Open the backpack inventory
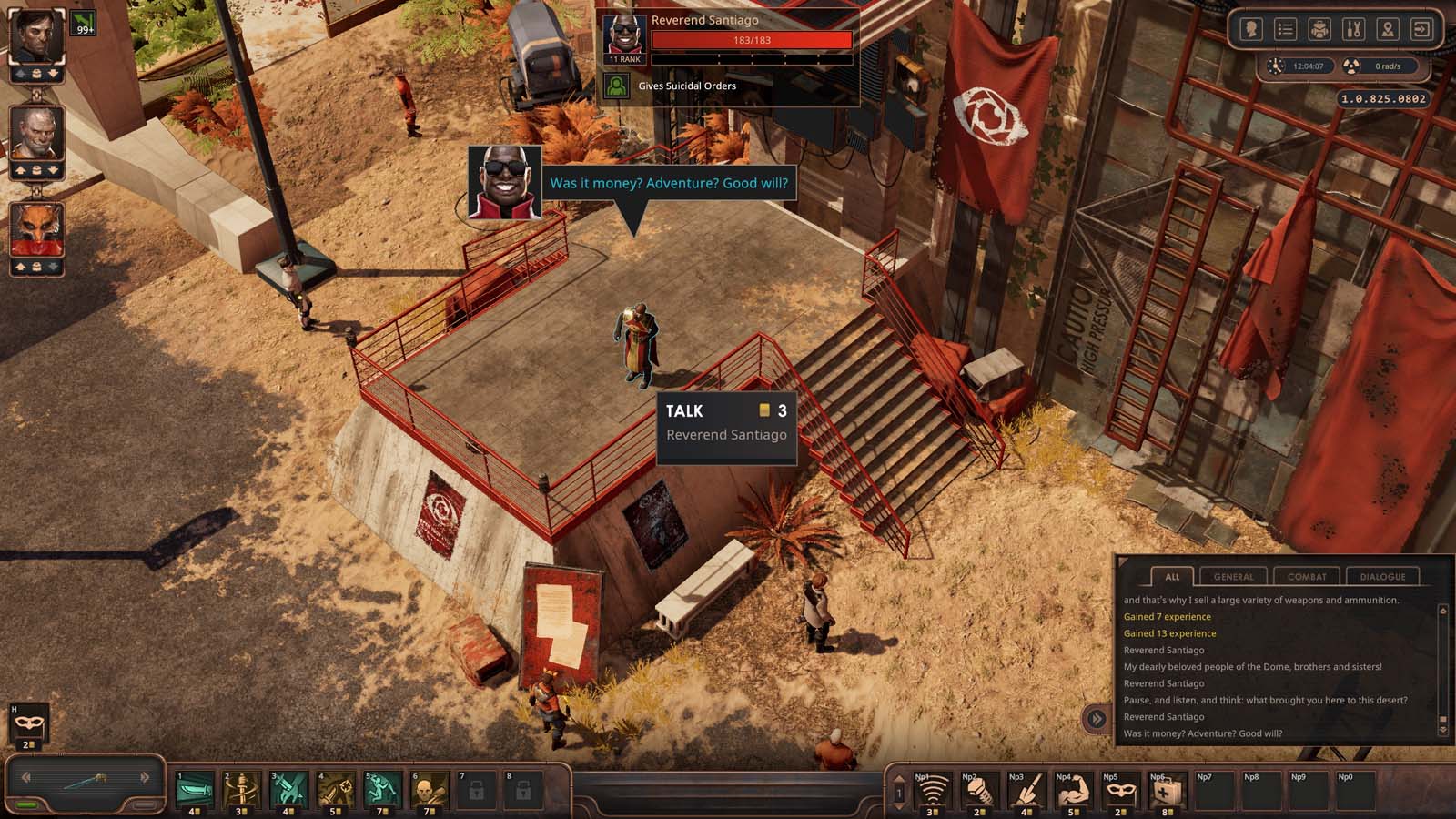The height and width of the screenshot is (819, 1456). 1319,30
